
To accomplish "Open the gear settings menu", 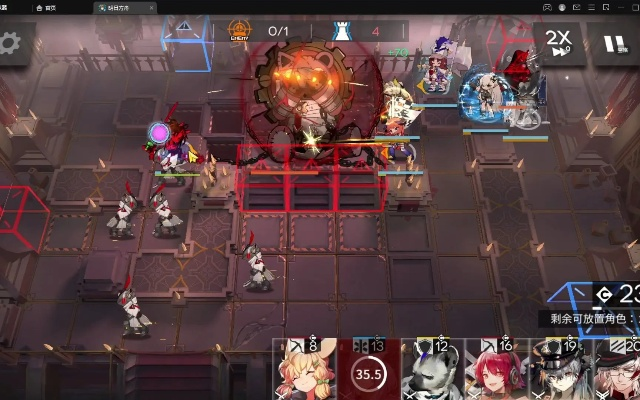I will [10, 43].
